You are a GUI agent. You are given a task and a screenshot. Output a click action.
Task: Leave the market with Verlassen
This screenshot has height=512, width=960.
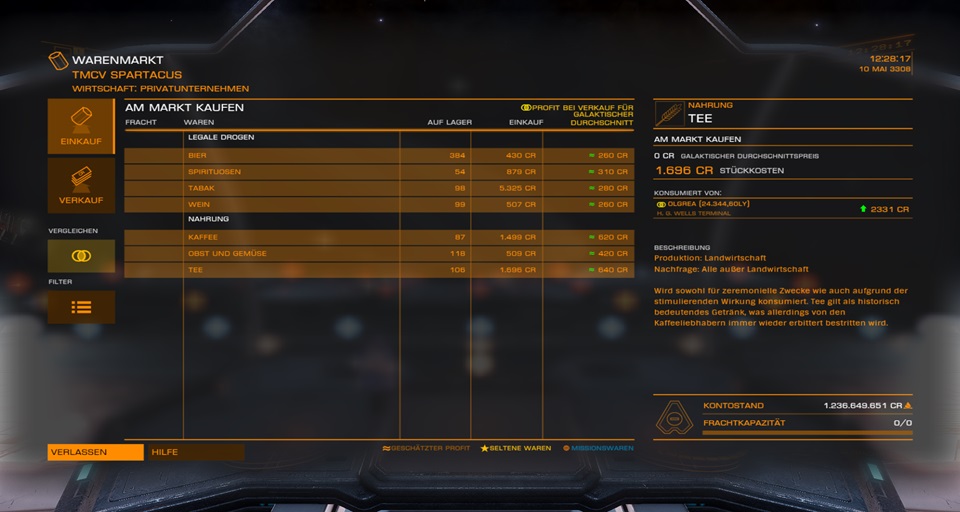click(x=95, y=452)
